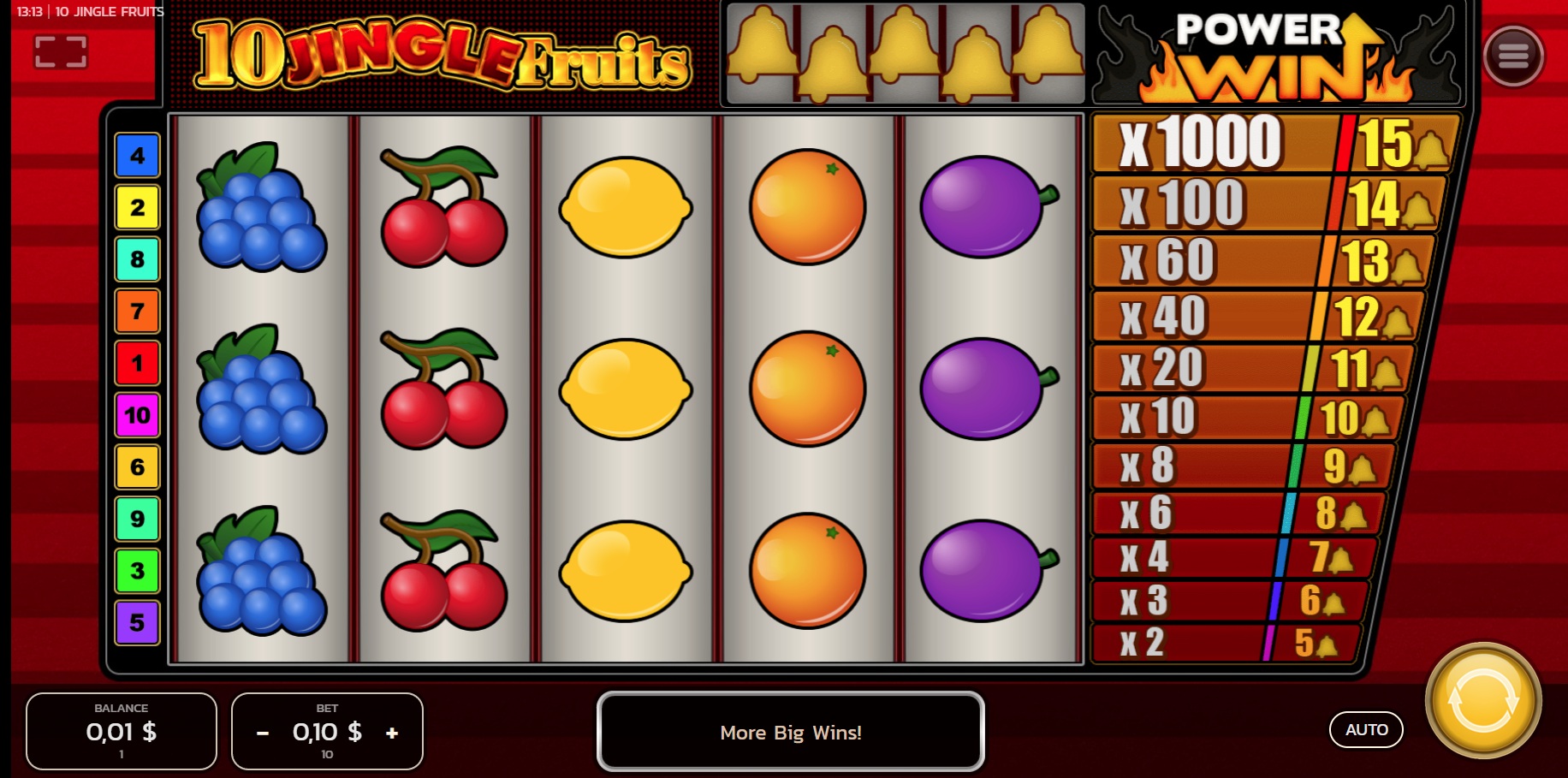
Task: Click the More Big Wins banner
Action: pos(790,732)
